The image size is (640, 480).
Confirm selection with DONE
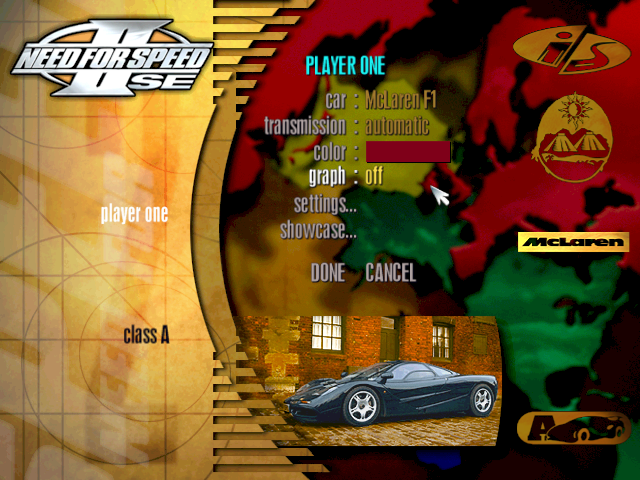[x=328, y=272]
